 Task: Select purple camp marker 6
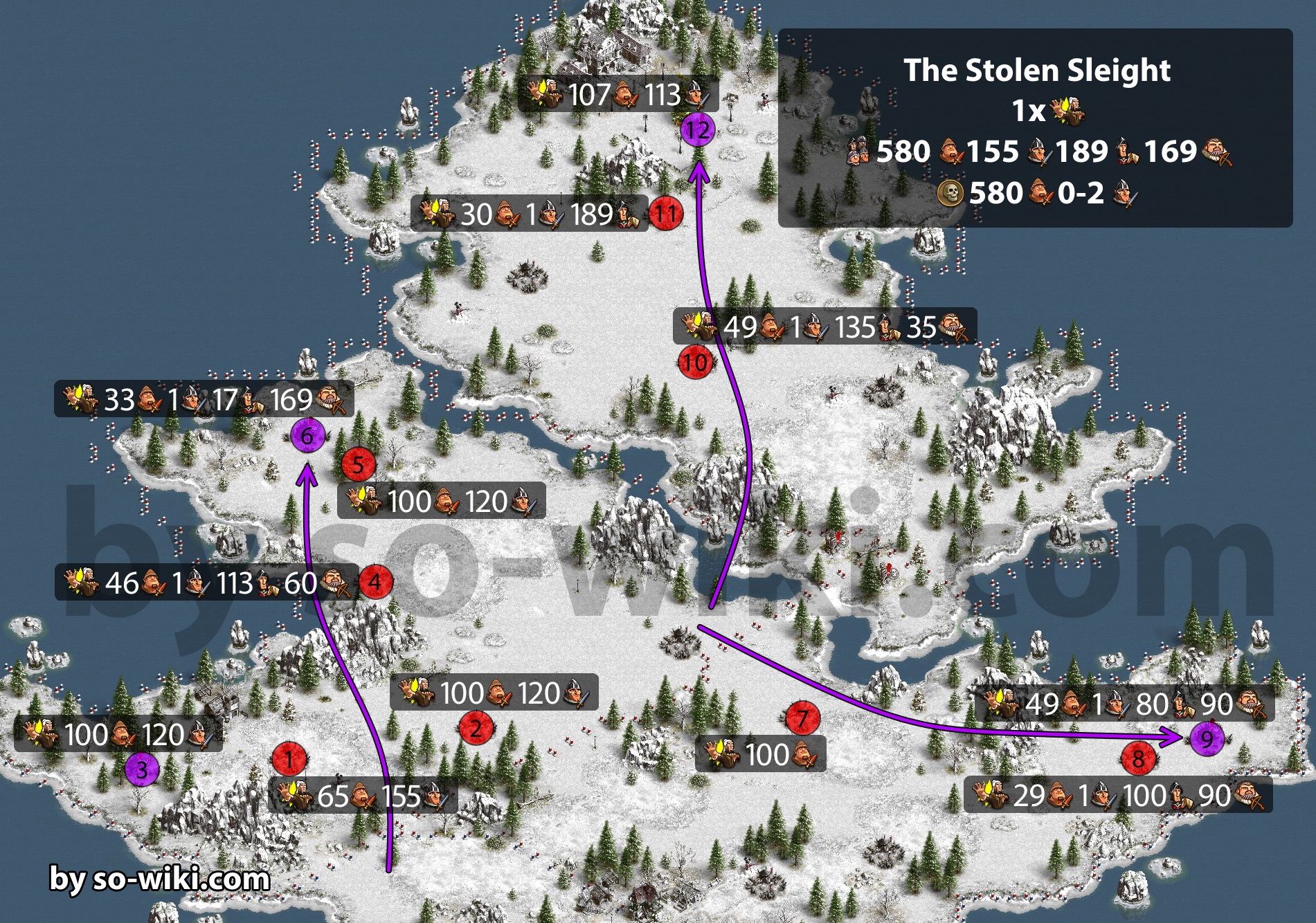[x=307, y=436]
